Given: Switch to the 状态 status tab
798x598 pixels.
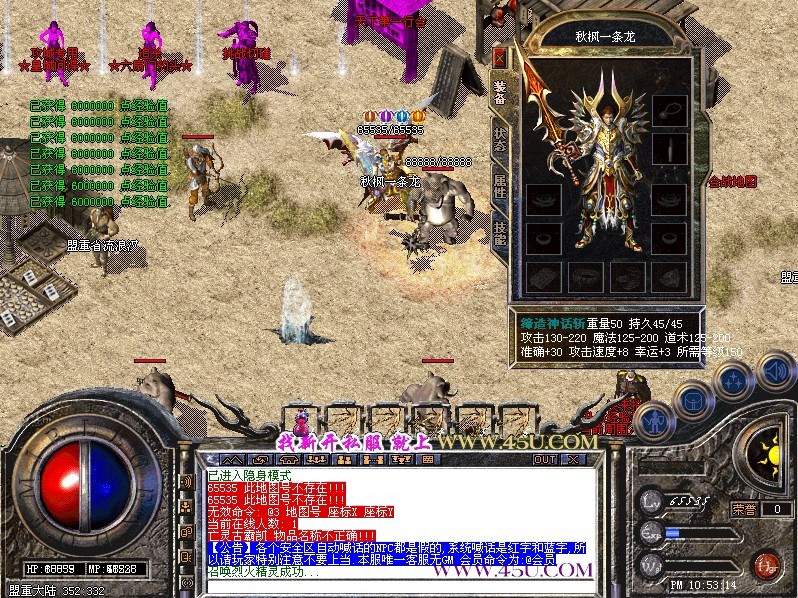Looking at the screenshot, I should coord(500,139).
